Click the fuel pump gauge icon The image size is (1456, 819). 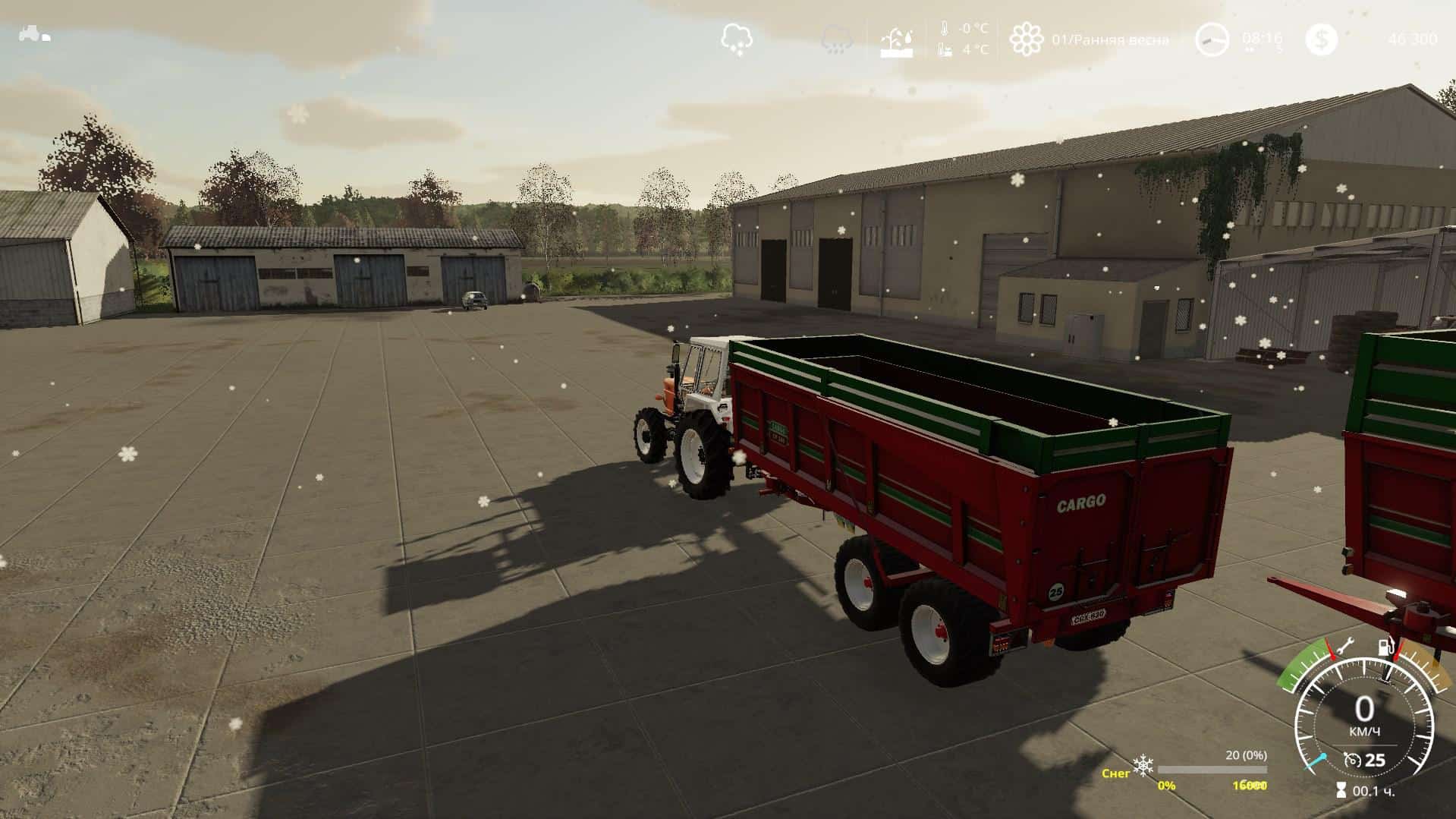pyautogui.click(x=1385, y=647)
